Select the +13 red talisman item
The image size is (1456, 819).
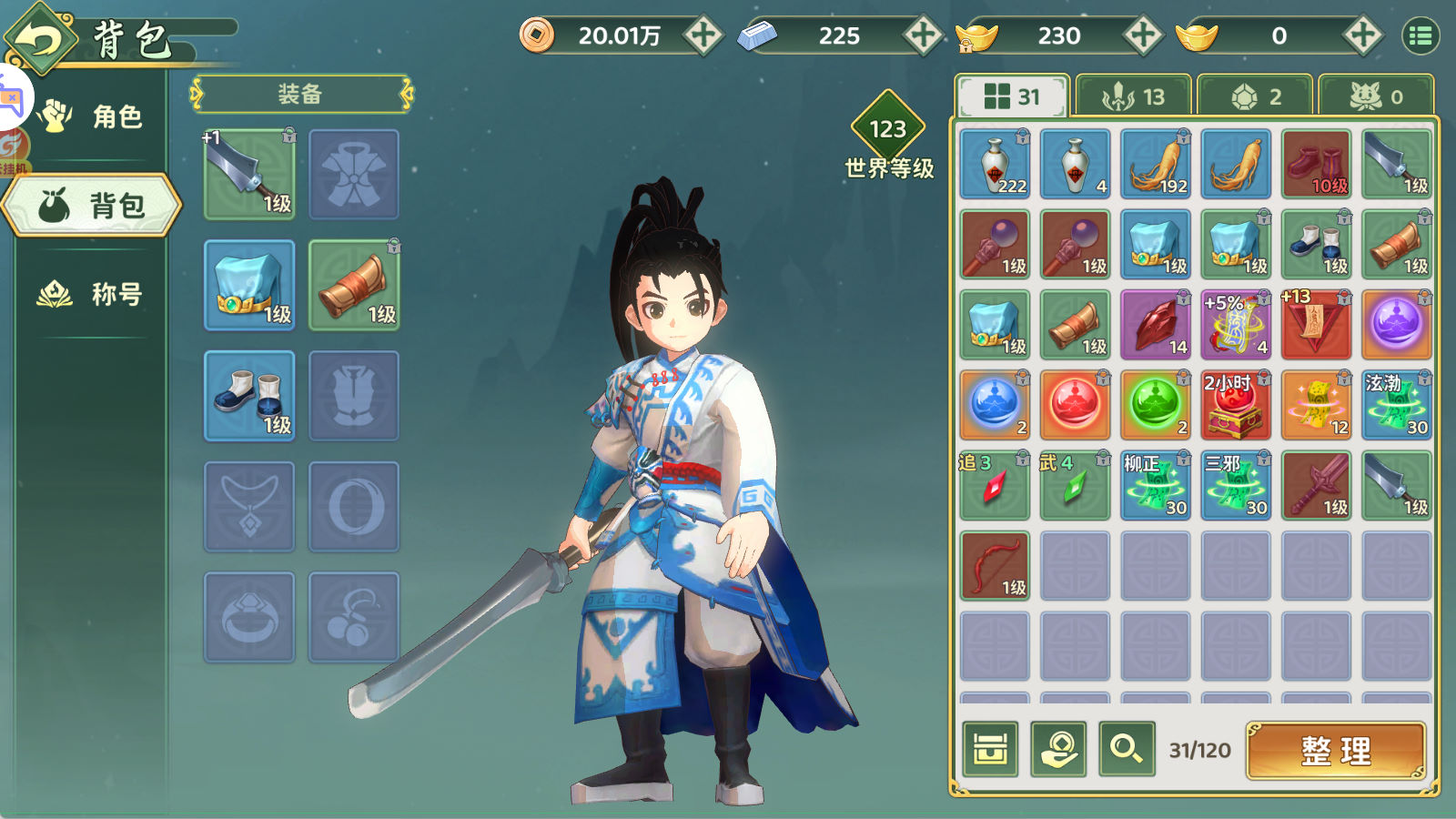(x=1316, y=325)
